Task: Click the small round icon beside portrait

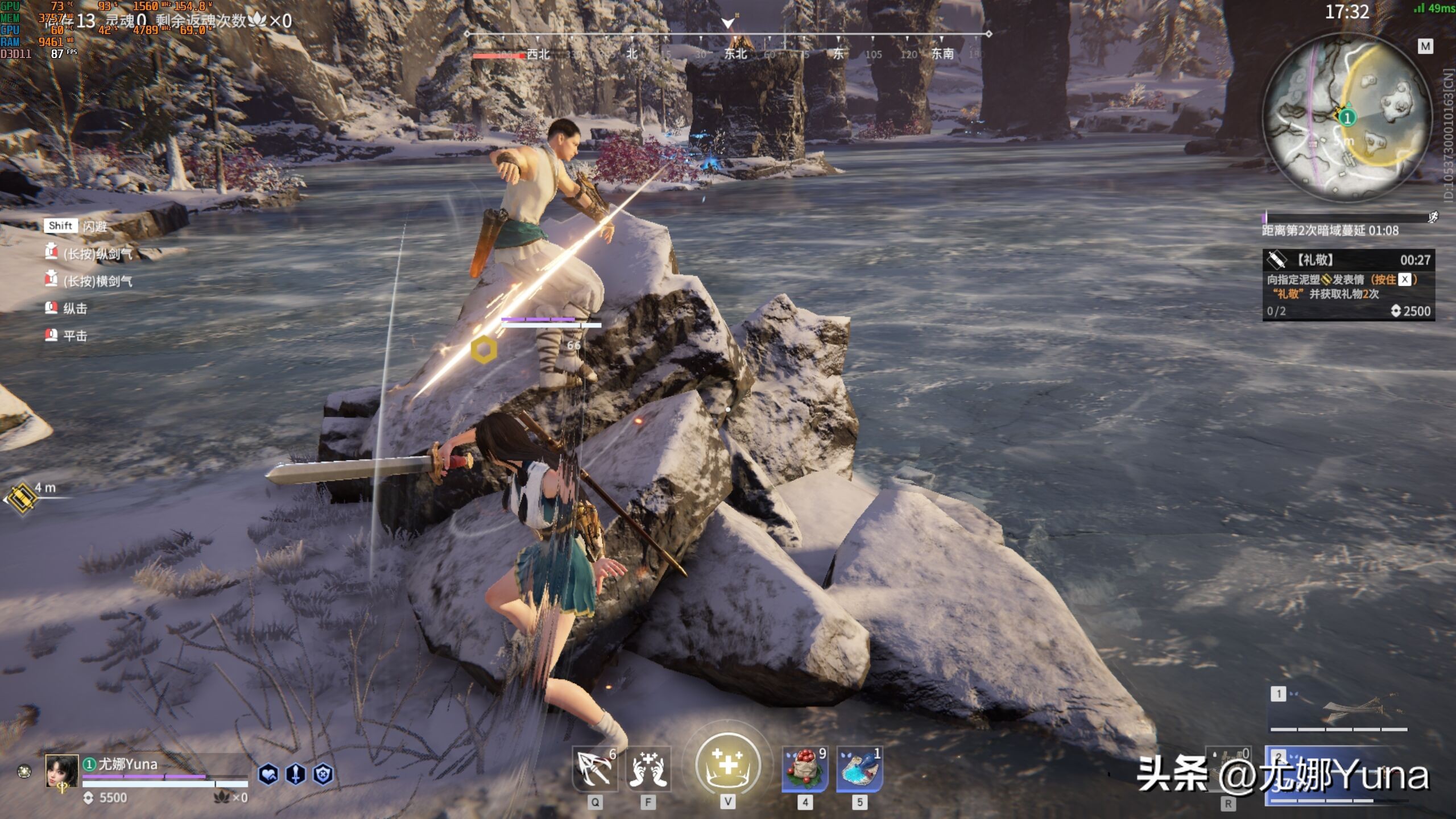Action: click(x=24, y=771)
